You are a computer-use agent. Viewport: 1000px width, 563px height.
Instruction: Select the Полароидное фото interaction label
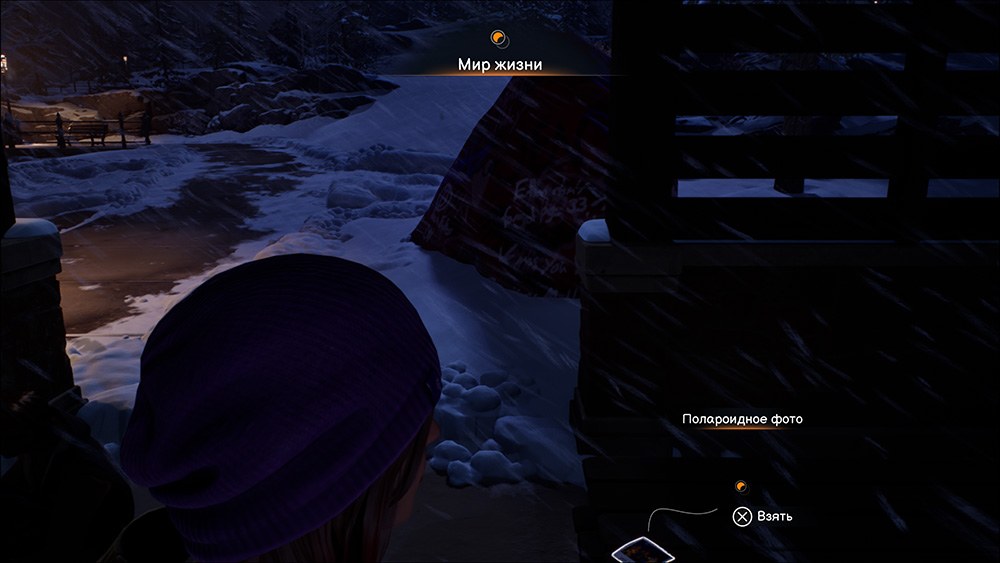[x=742, y=419]
